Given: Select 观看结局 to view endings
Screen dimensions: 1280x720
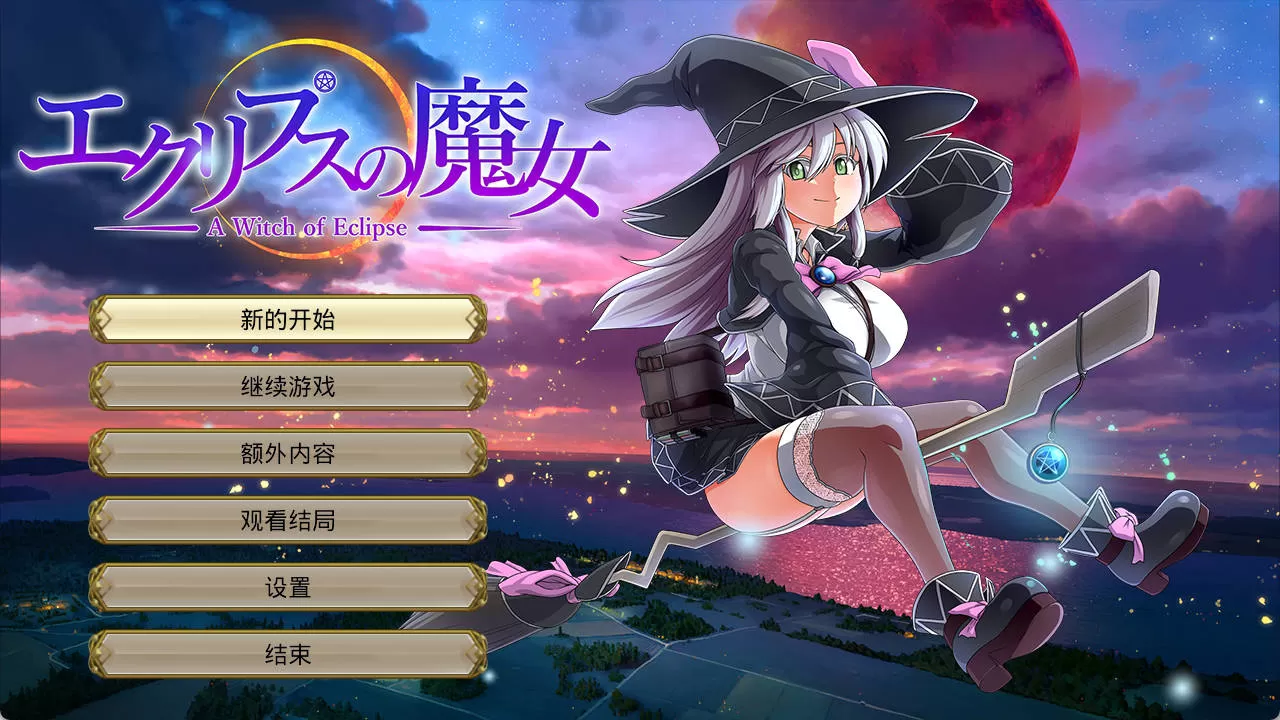Looking at the screenshot, I should (288, 520).
